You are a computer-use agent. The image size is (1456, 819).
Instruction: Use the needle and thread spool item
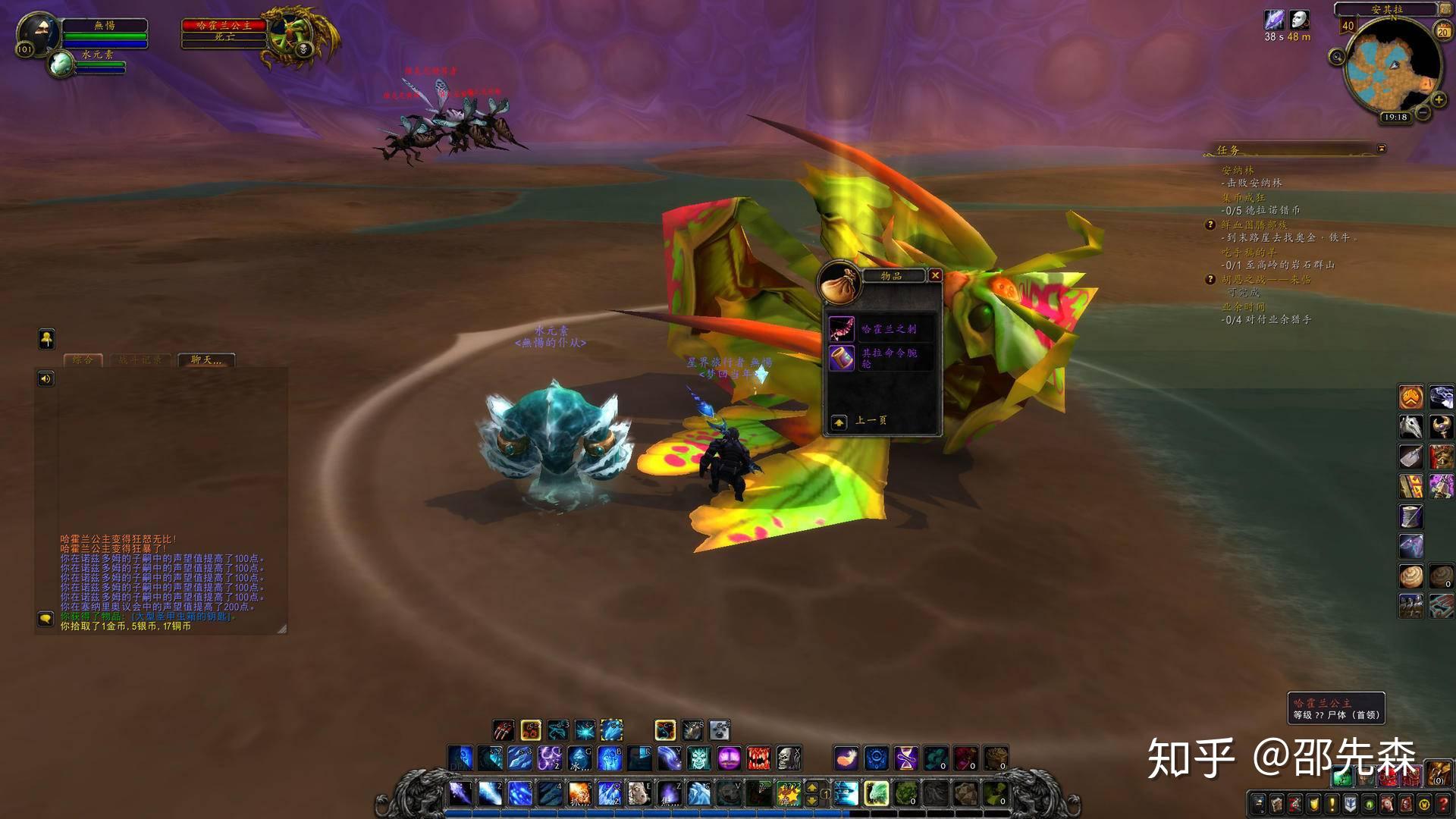1410,516
